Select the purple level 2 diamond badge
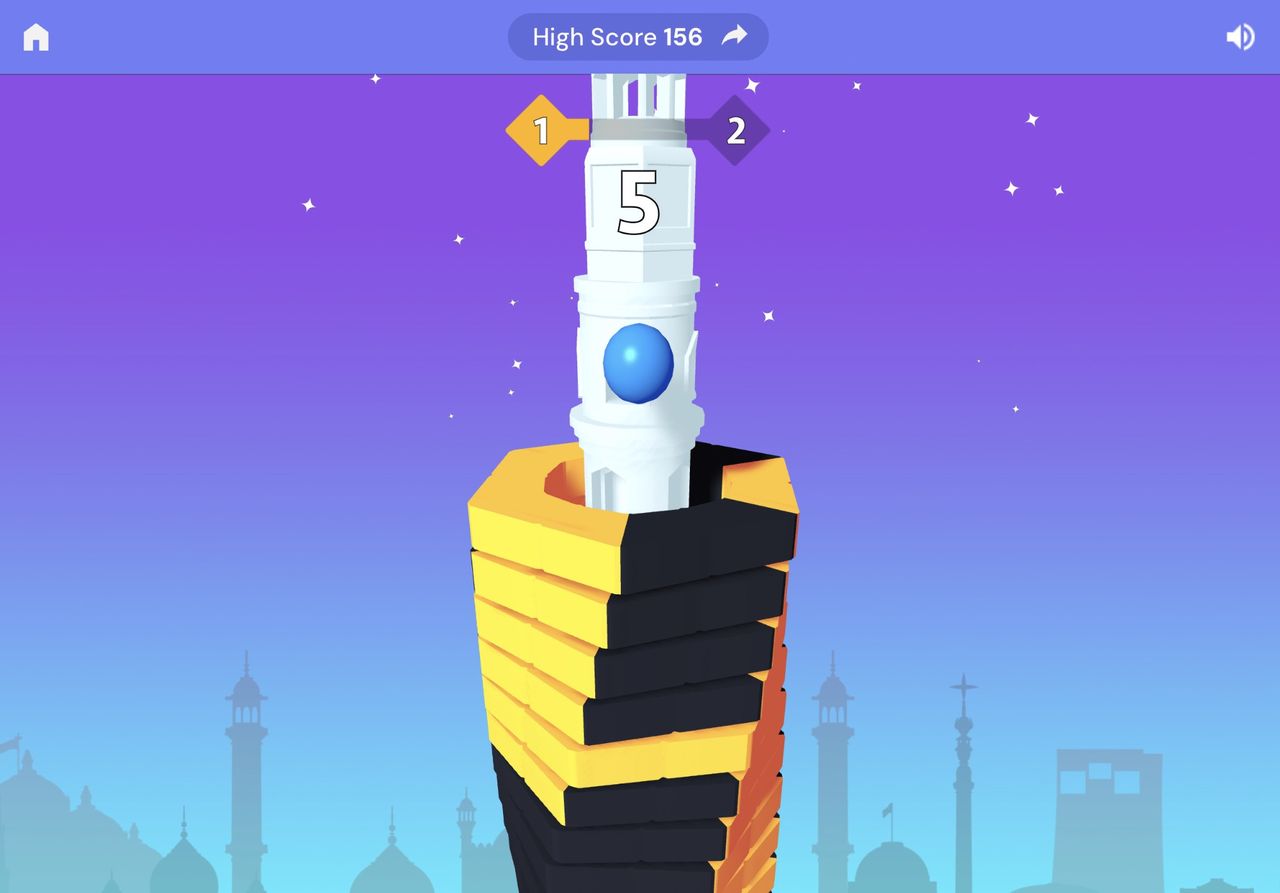Screen dimensions: 1280x893 pos(737,129)
